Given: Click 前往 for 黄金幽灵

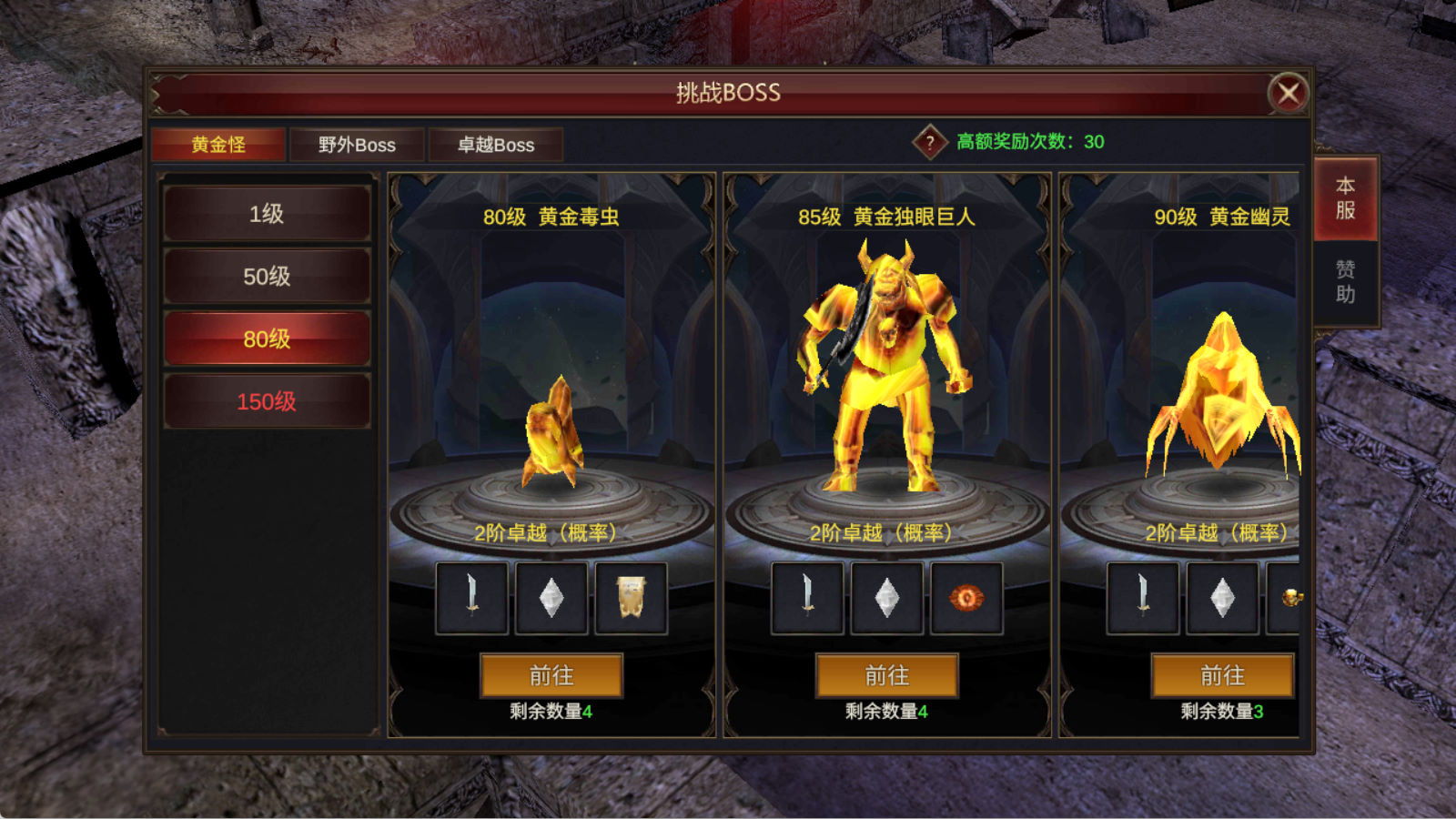Looking at the screenshot, I should [1222, 675].
